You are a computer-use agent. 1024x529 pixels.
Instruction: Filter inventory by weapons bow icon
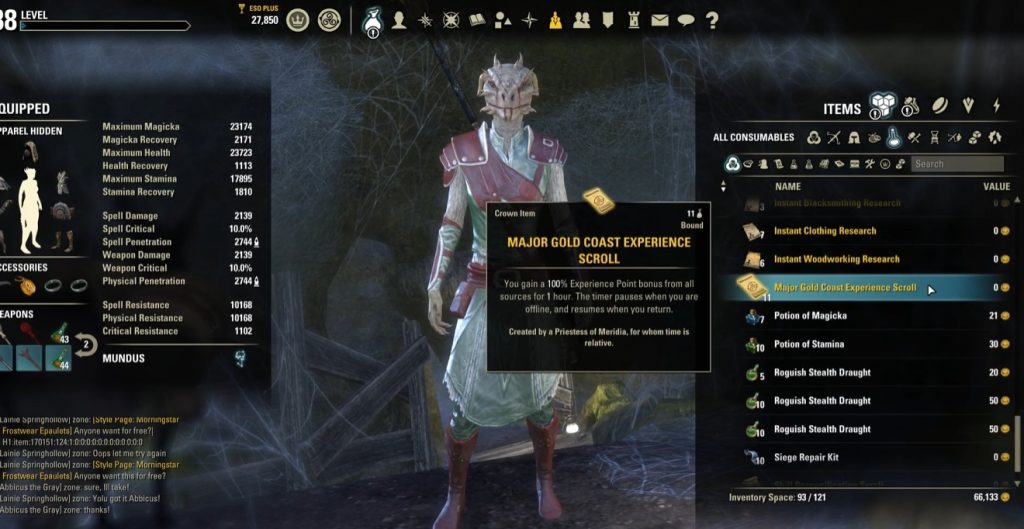coord(834,137)
